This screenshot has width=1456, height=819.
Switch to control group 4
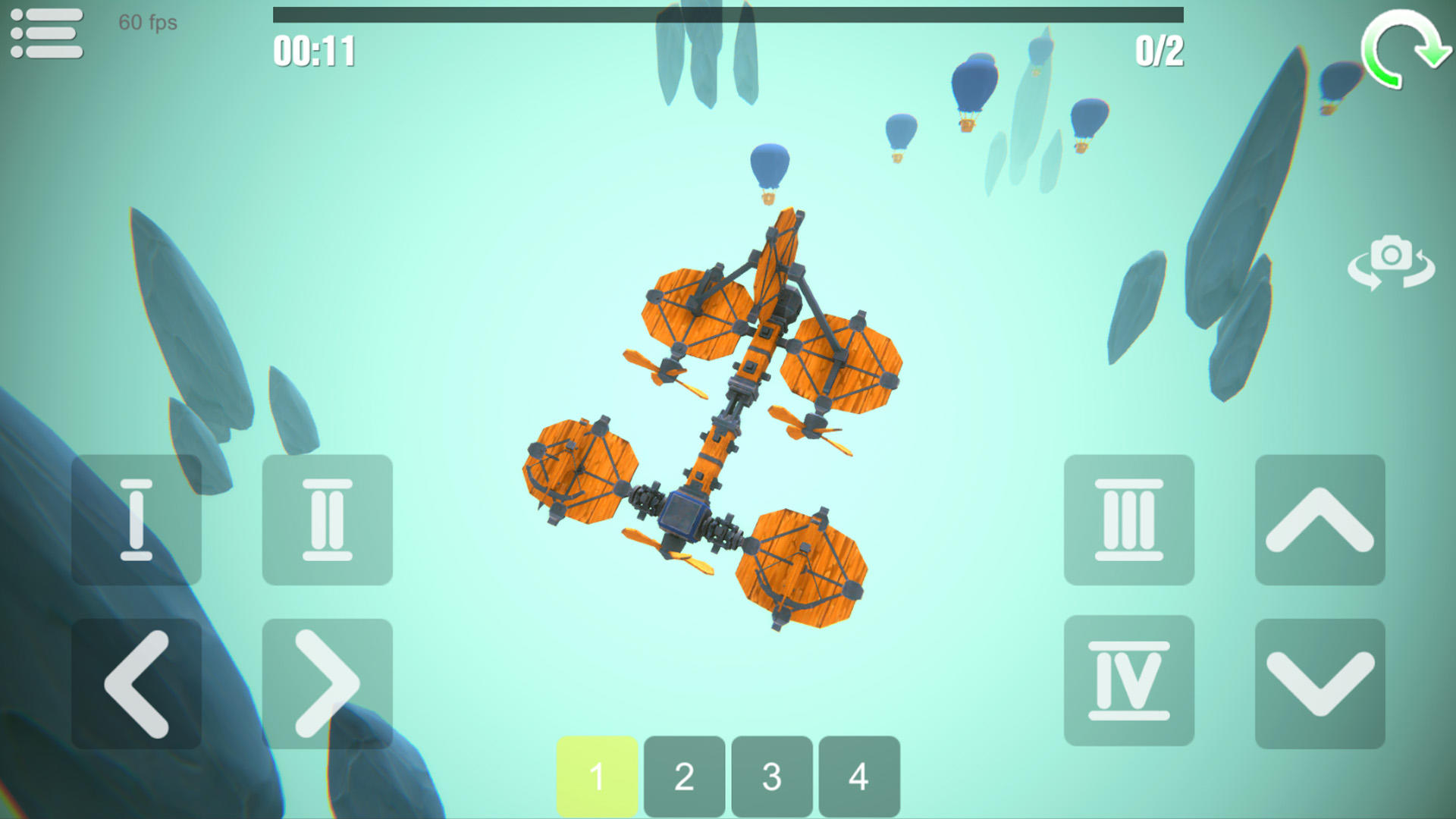858,776
